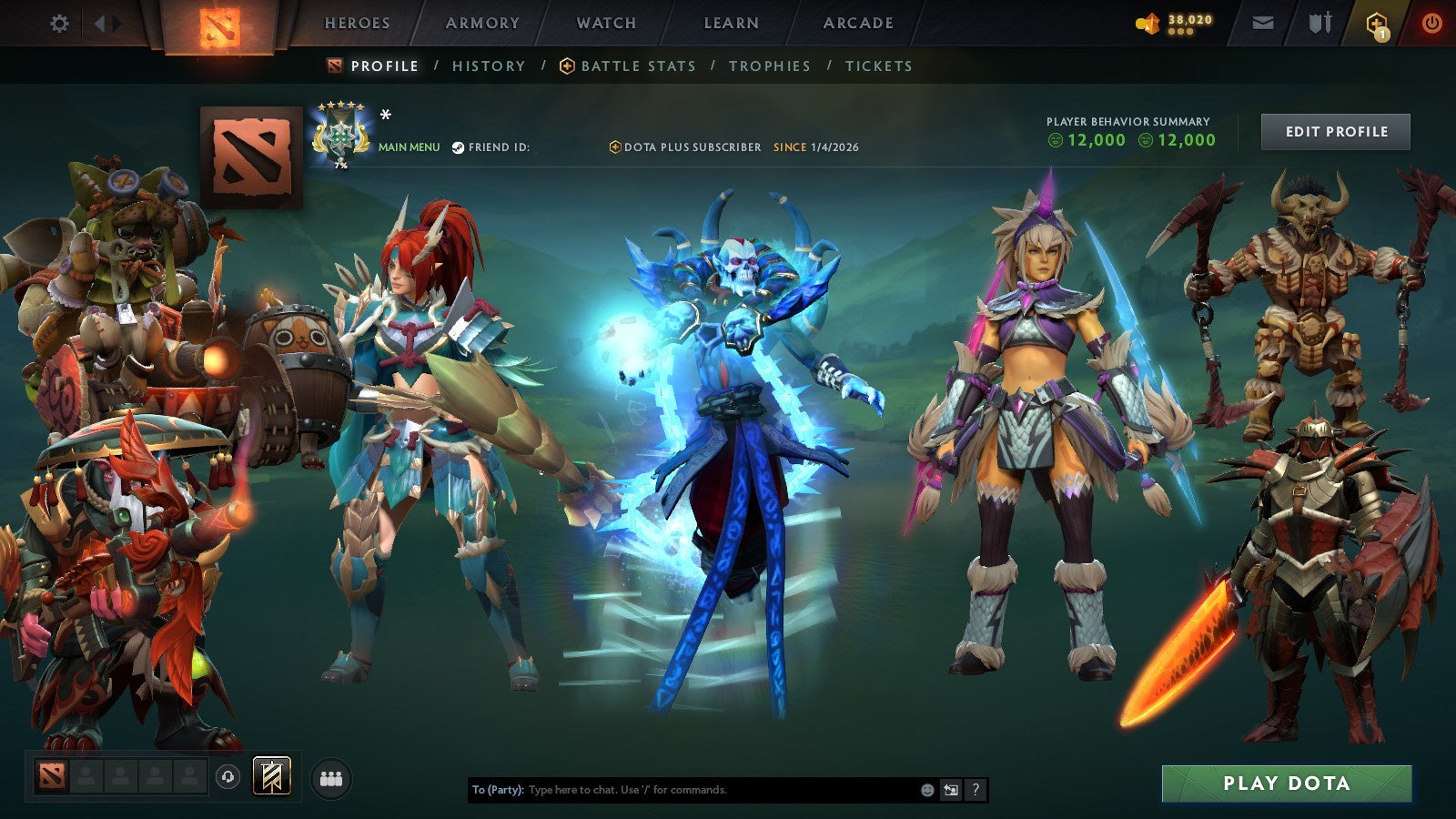
Task: Click the headset voice chat icon
Action: (227, 775)
